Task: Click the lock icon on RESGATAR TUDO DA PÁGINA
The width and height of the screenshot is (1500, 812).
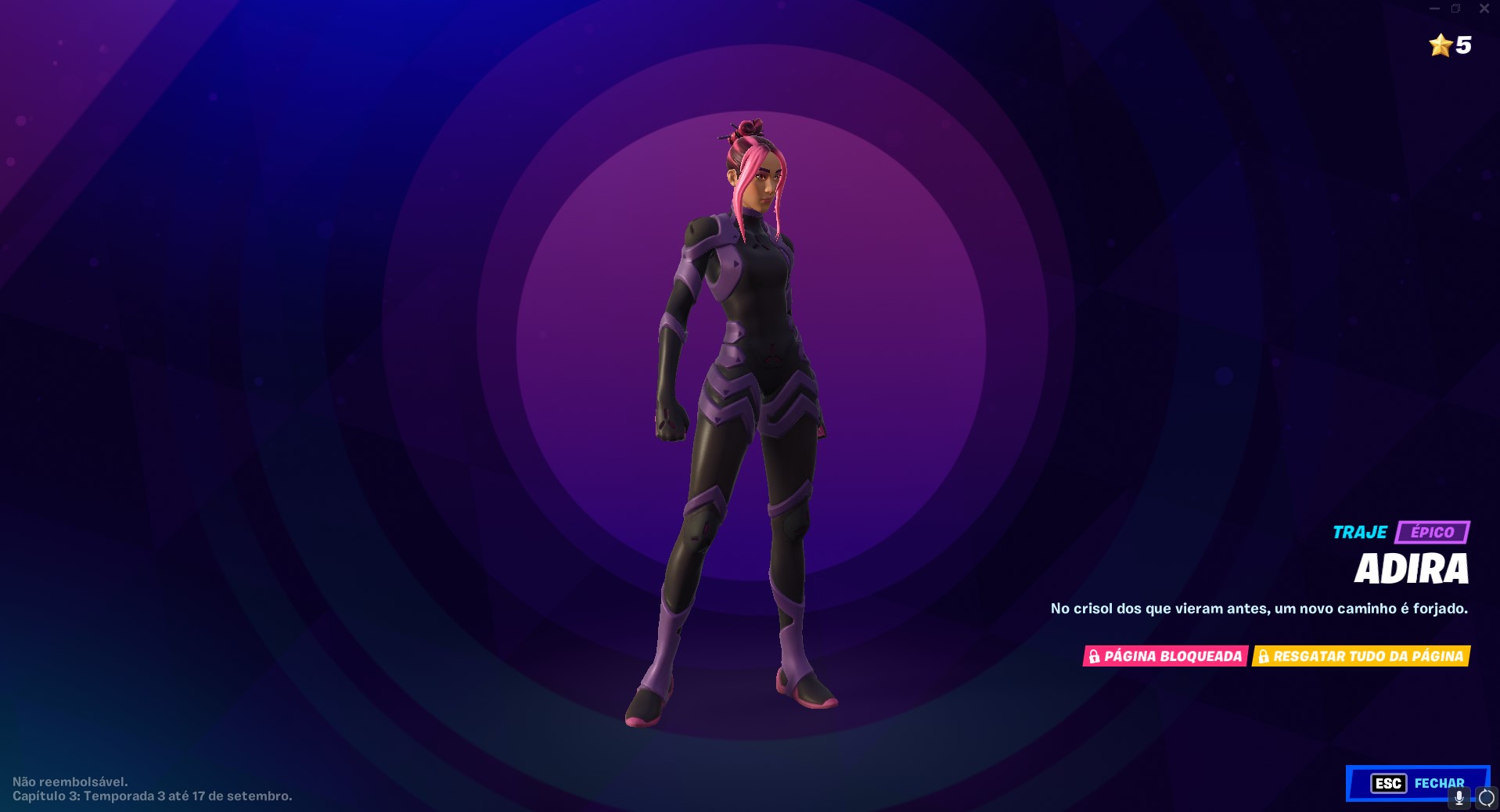Action: click(1263, 656)
